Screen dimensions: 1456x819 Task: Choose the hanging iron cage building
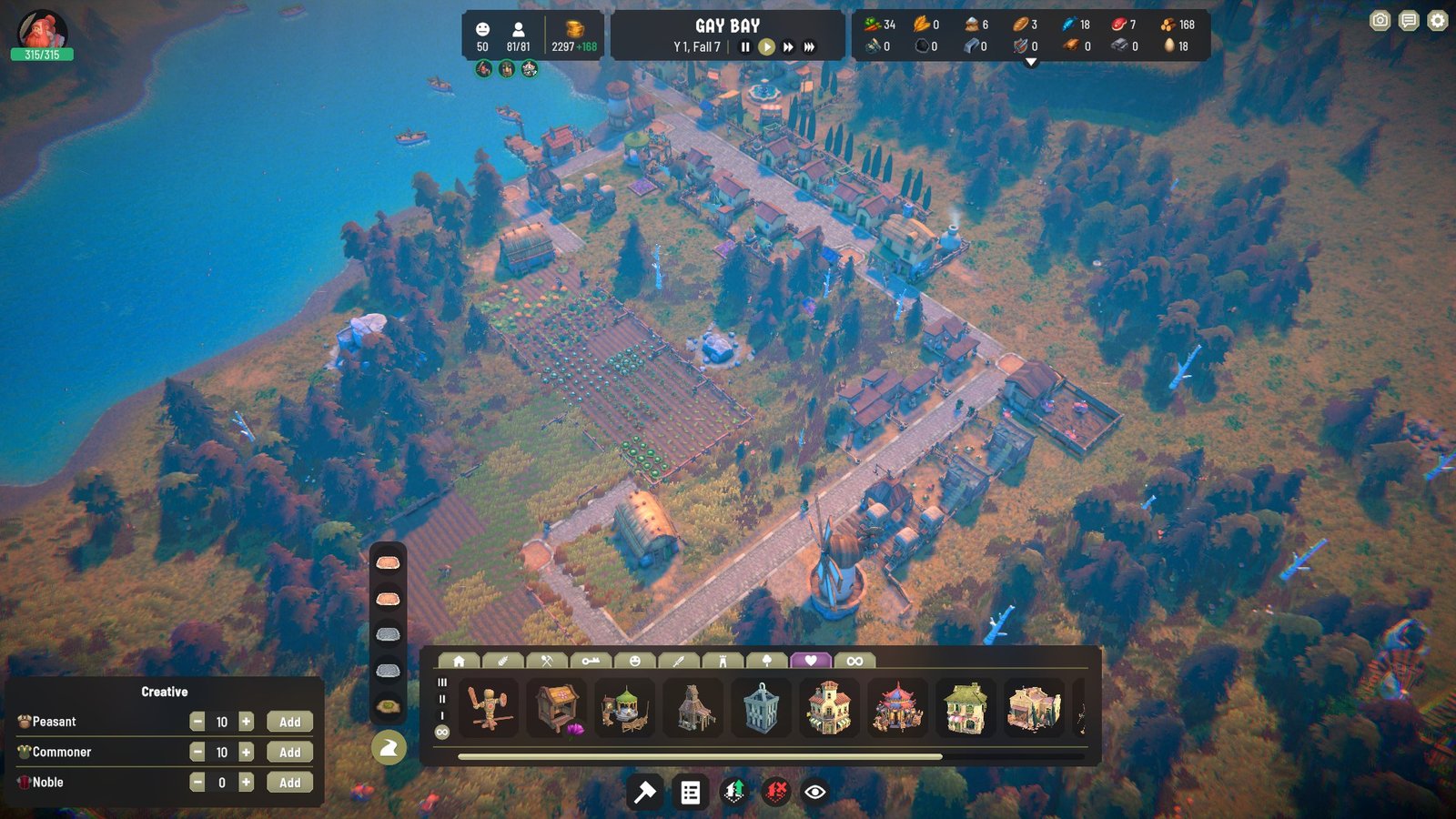[761, 707]
